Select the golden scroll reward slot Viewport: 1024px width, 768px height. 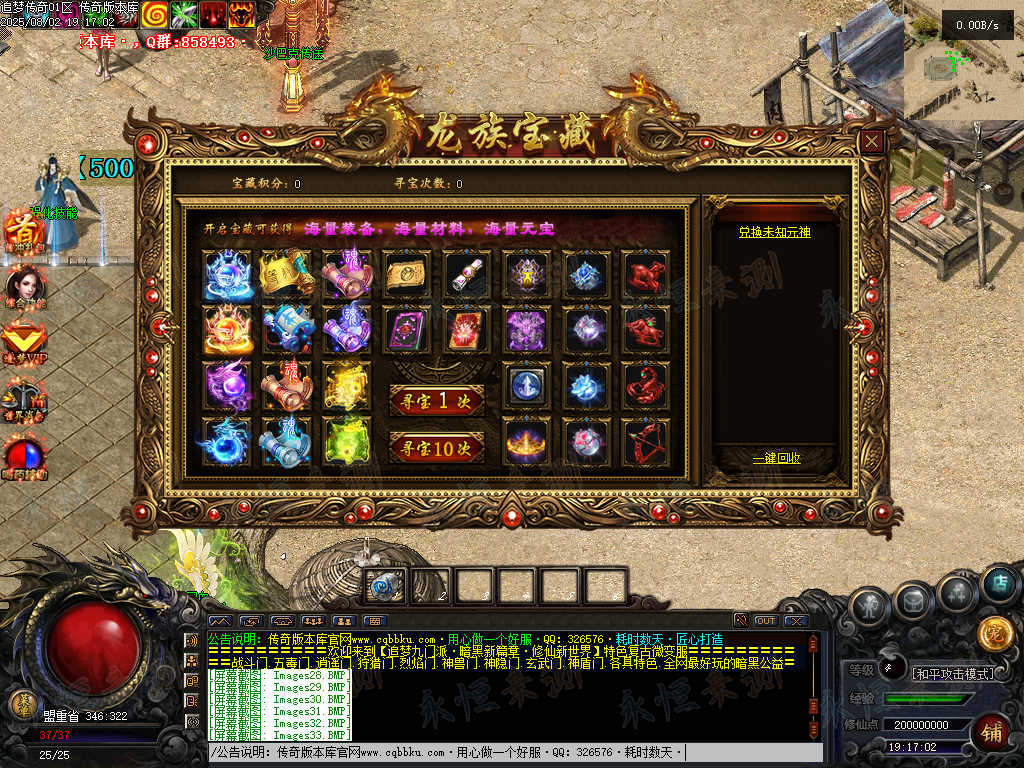click(x=288, y=272)
